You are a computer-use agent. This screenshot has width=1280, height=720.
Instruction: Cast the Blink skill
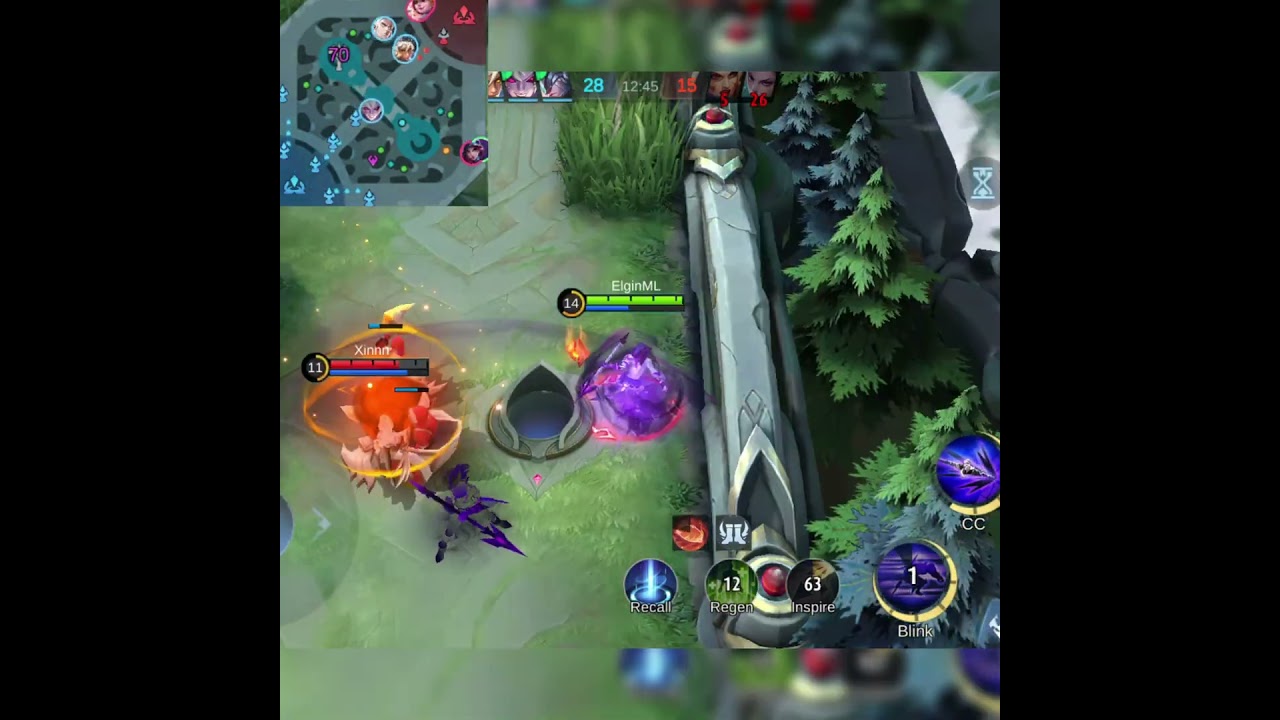913,577
